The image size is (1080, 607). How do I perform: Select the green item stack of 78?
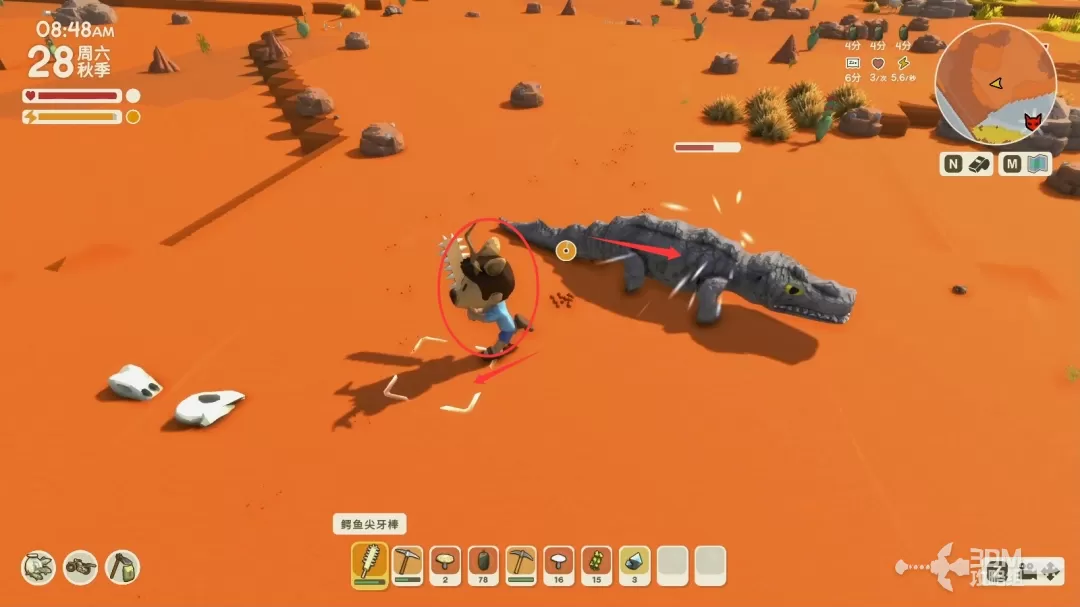point(483,565)
